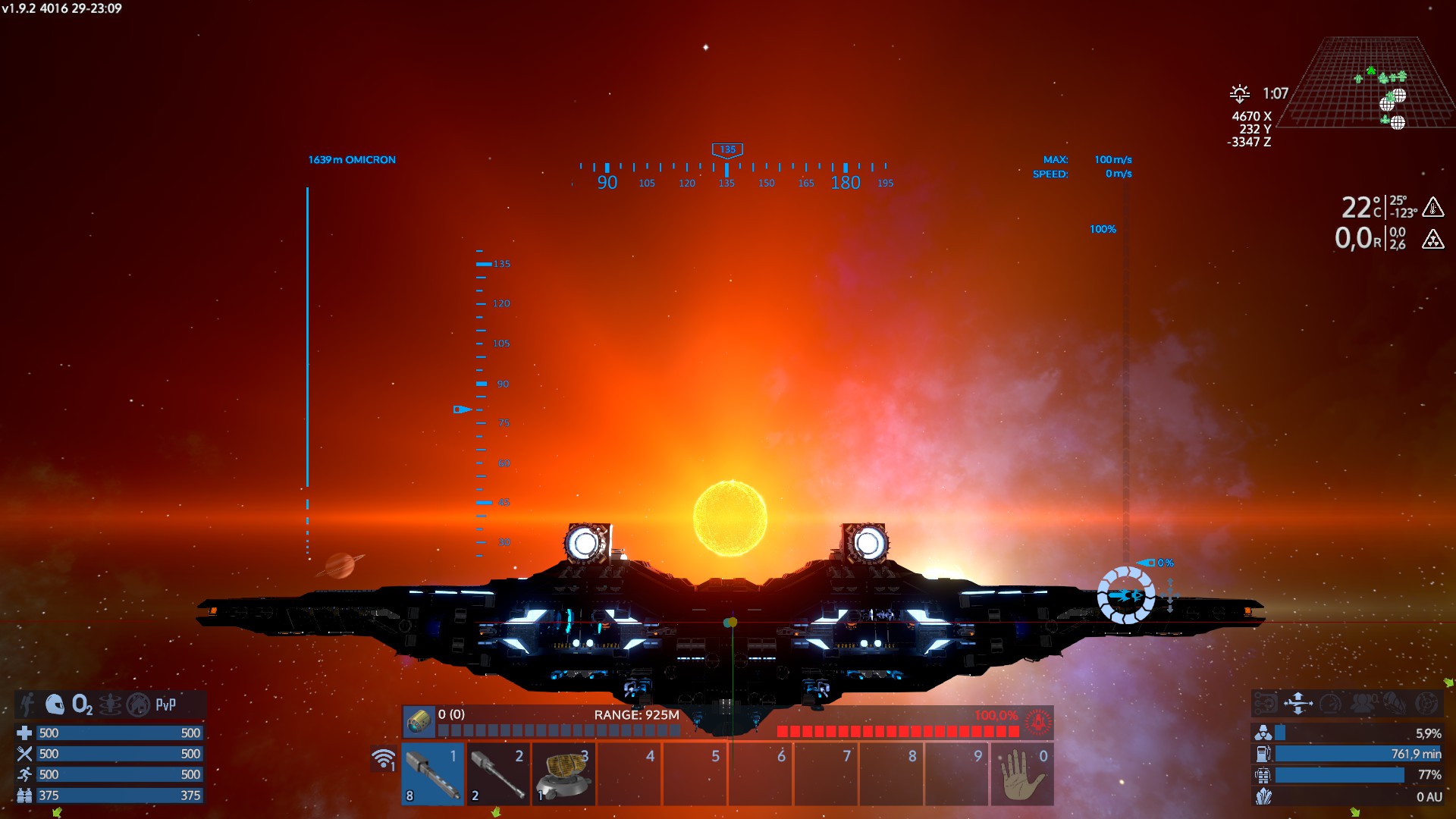Image resolution: width=1456 pixels, height=819 pixels.
Task: Click the fuel pump icon
Action: (1263, 754)
